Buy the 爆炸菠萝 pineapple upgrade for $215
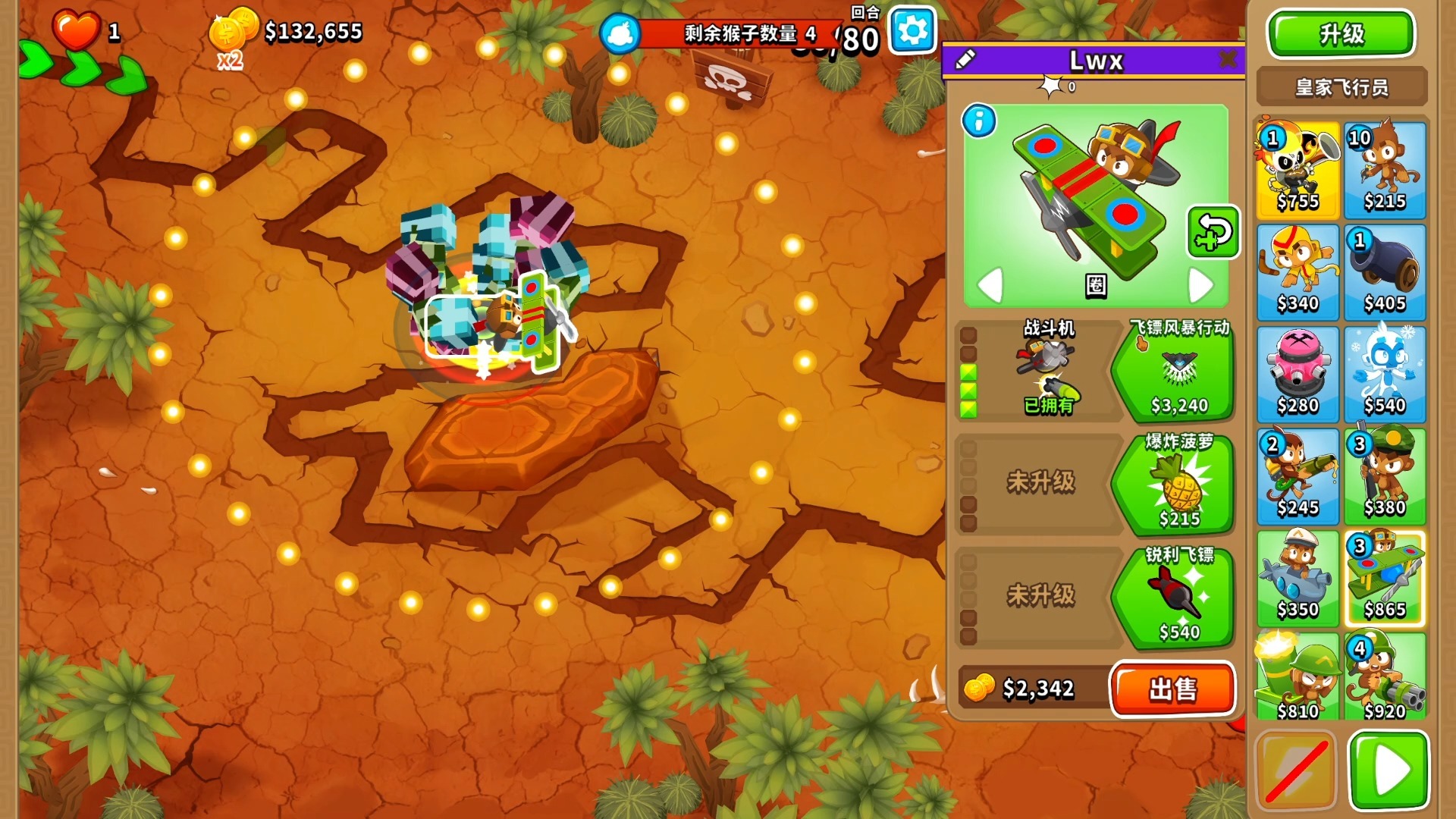This screenshot has width=1456, height=819. [1178, 484]
